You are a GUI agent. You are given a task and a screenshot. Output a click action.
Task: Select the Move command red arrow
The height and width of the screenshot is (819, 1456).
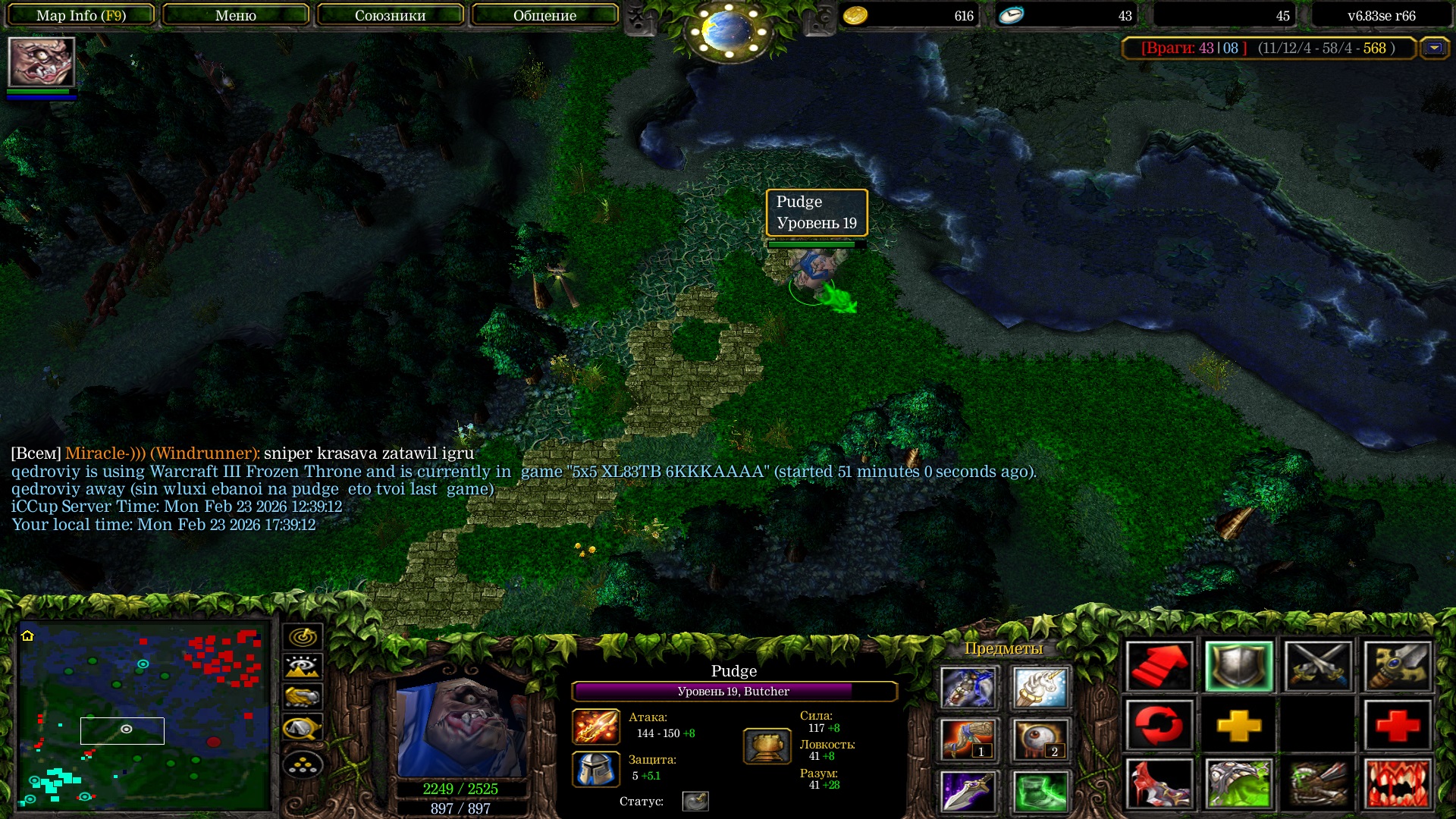[1159, 667]
